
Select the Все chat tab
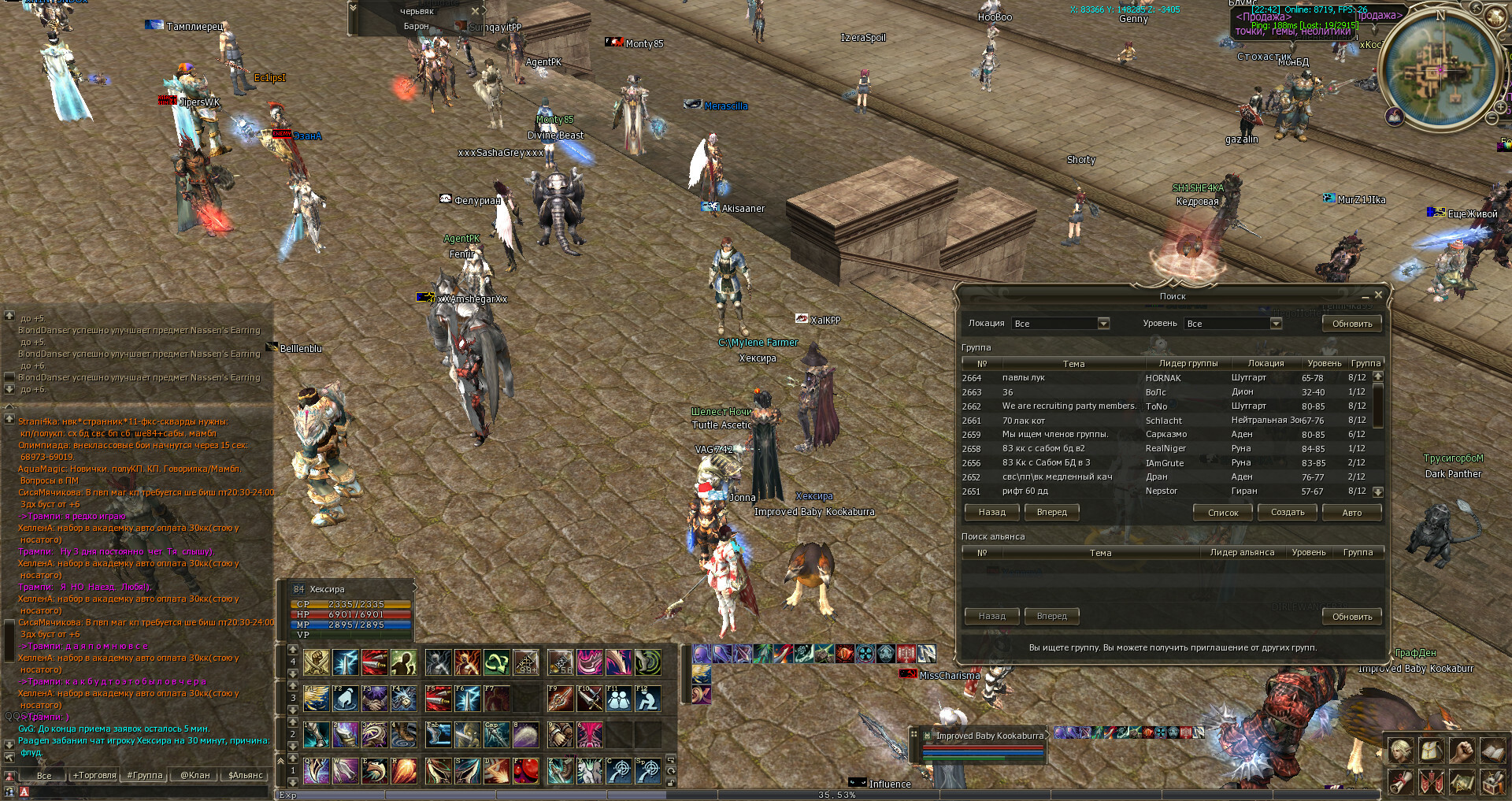pos(44,775)
